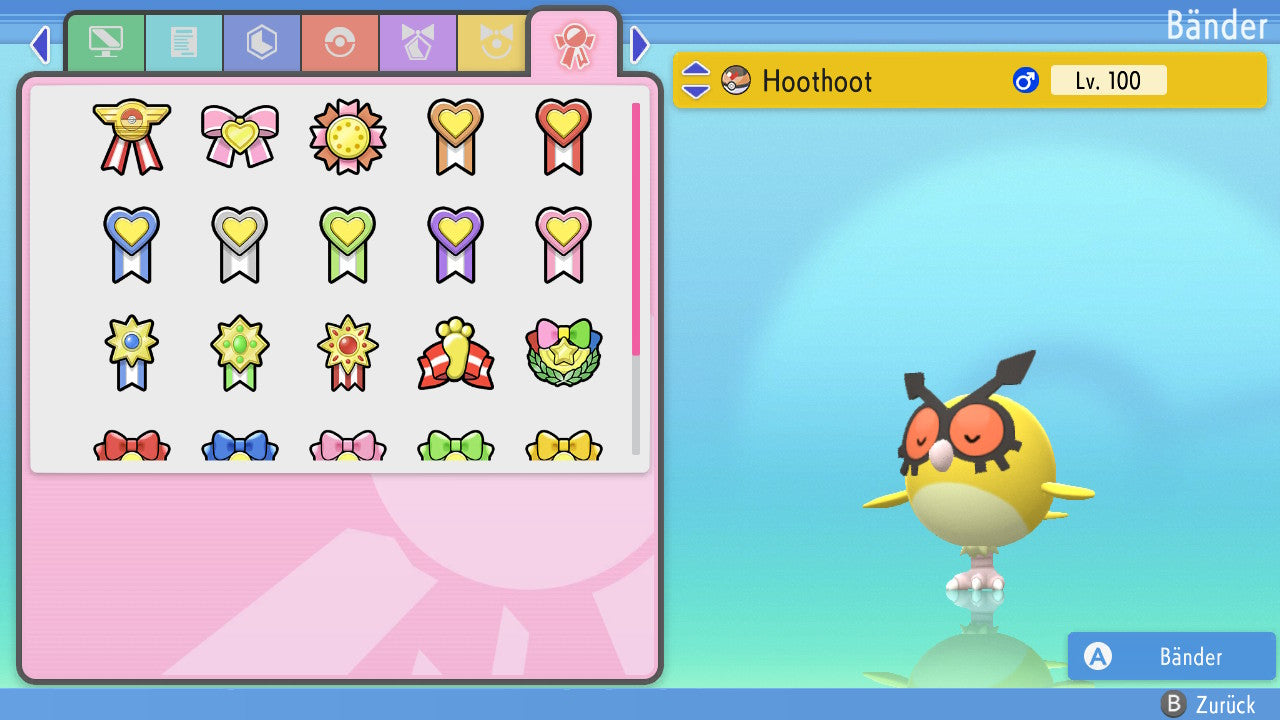
Task: Pick the laurel wreath star ribbon
Action: pos(563,354)
